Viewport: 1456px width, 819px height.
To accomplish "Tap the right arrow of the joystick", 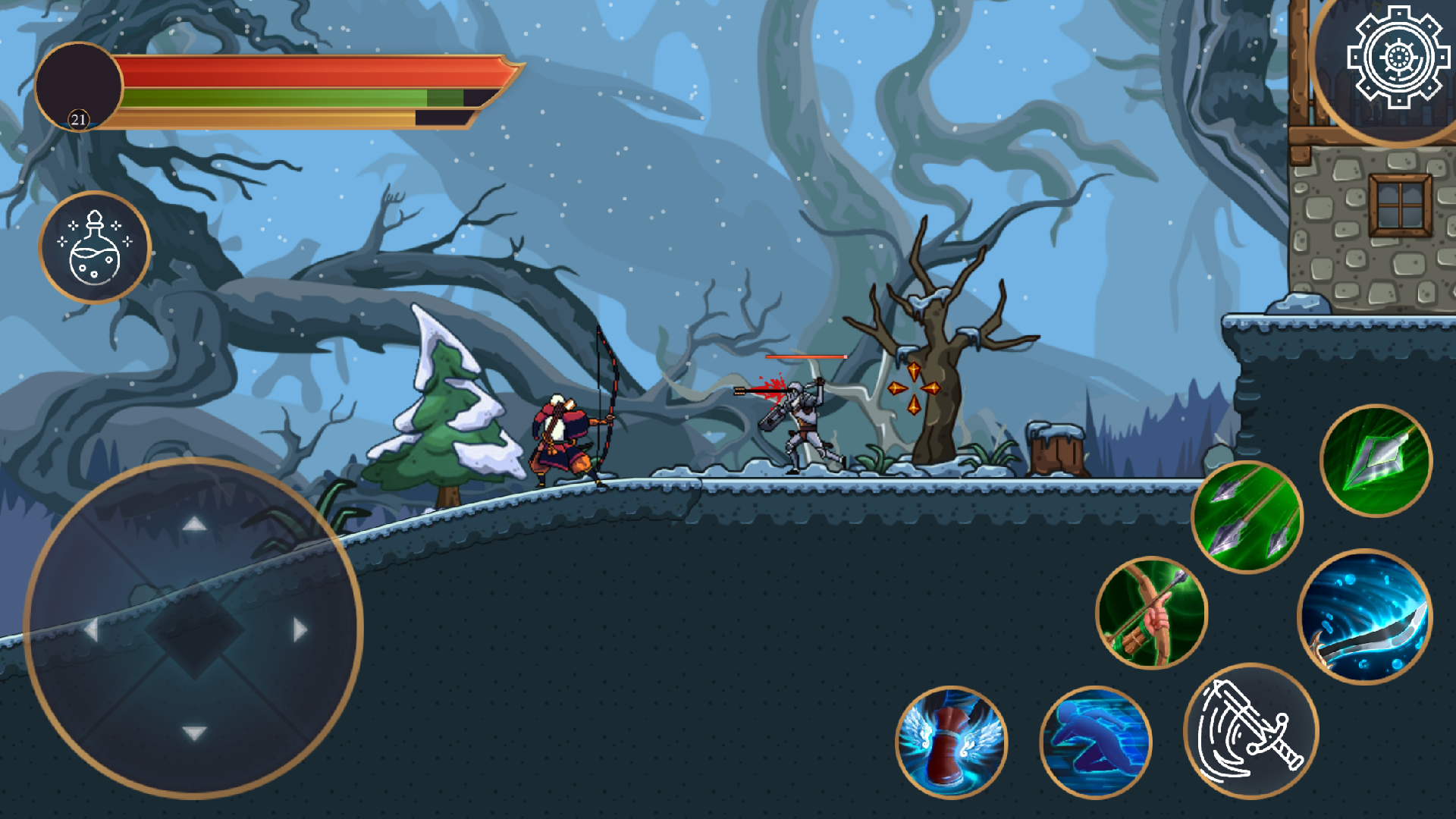I will pos(297,627).
